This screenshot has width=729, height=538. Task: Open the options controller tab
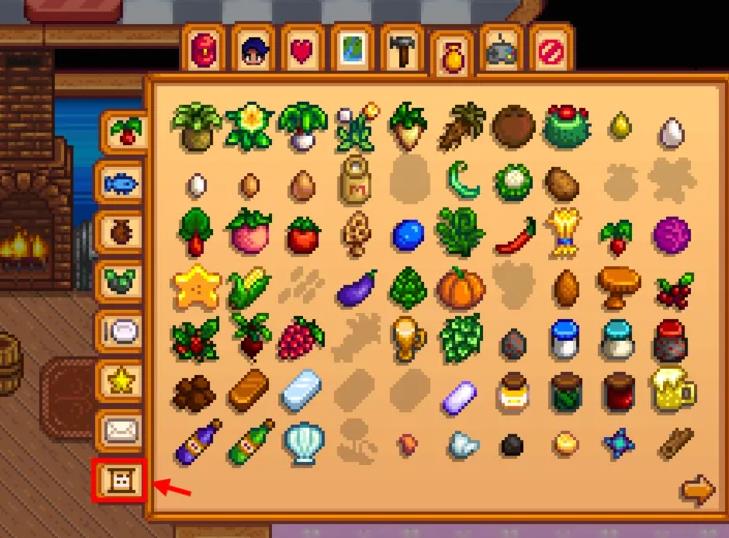499,50
